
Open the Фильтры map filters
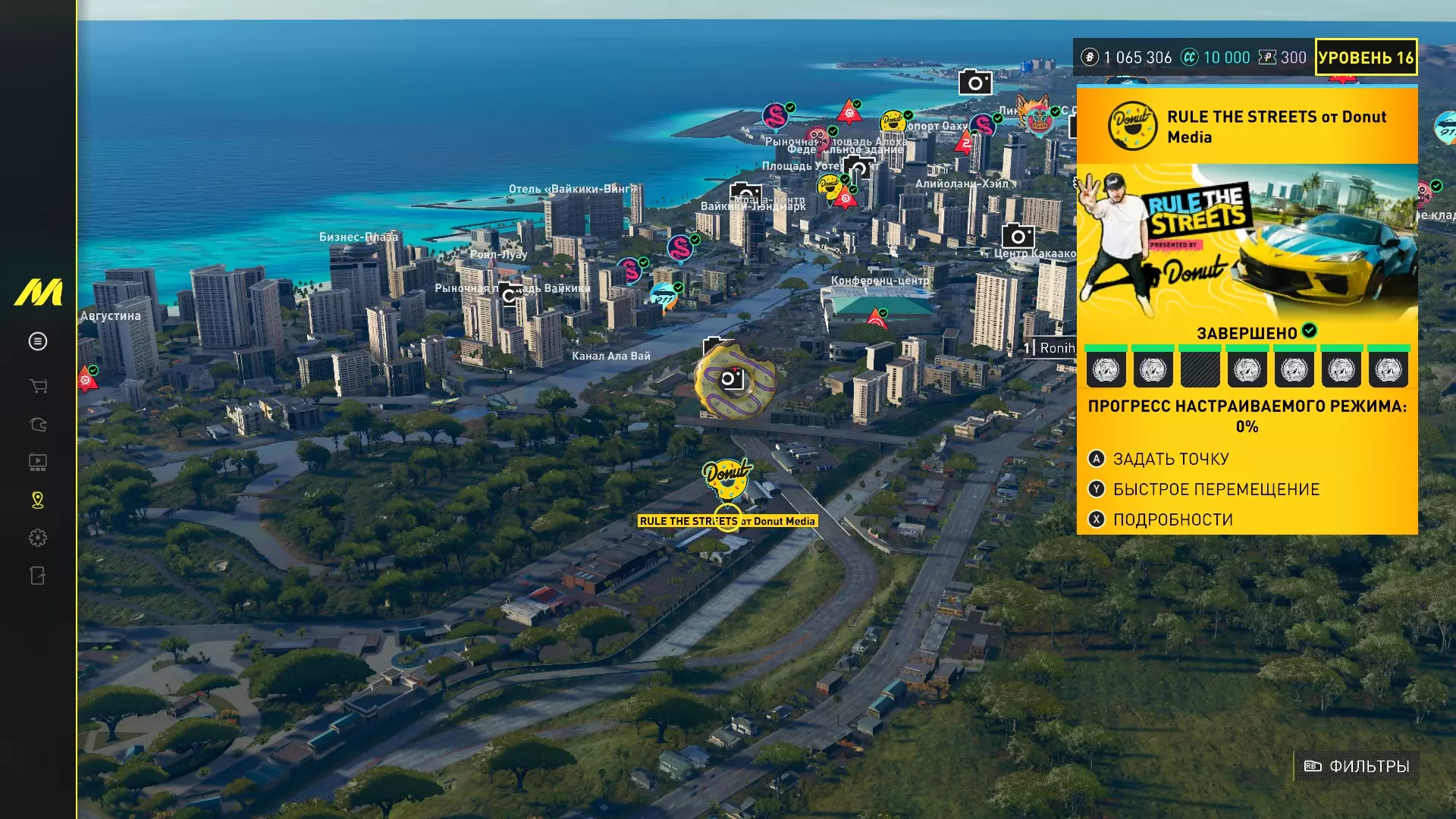1357,767
